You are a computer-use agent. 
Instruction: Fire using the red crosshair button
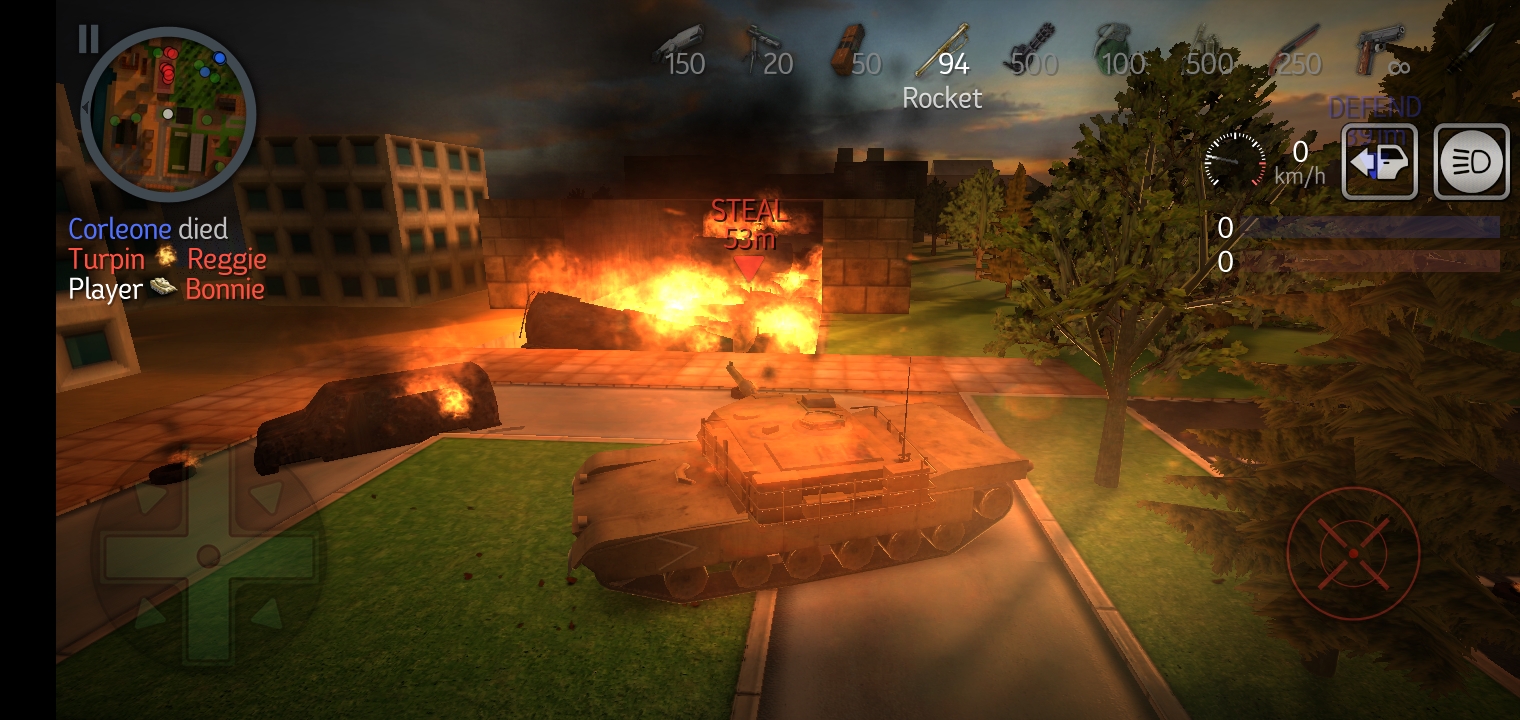1352,554
